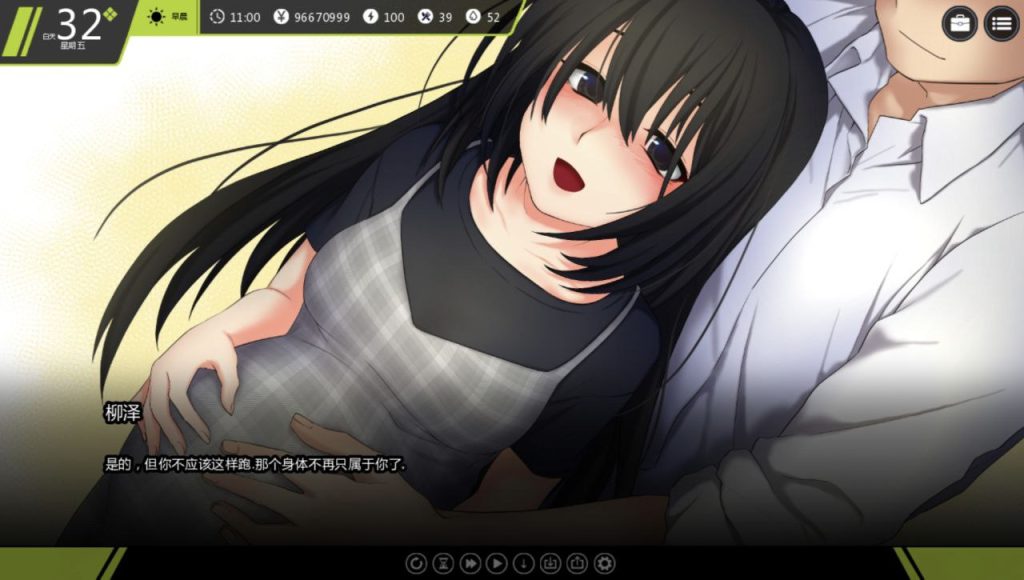Activate the fast-forward skip button

pos(470,563)
